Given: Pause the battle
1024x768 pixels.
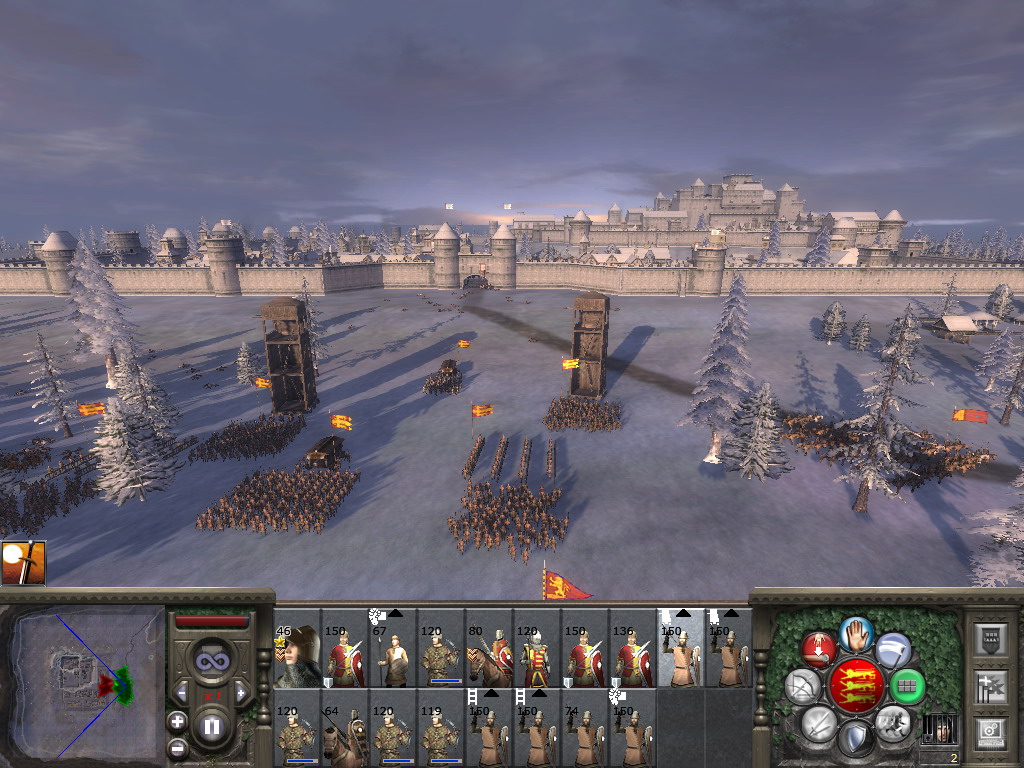Looking at the screenshot, I should point(211,726).
